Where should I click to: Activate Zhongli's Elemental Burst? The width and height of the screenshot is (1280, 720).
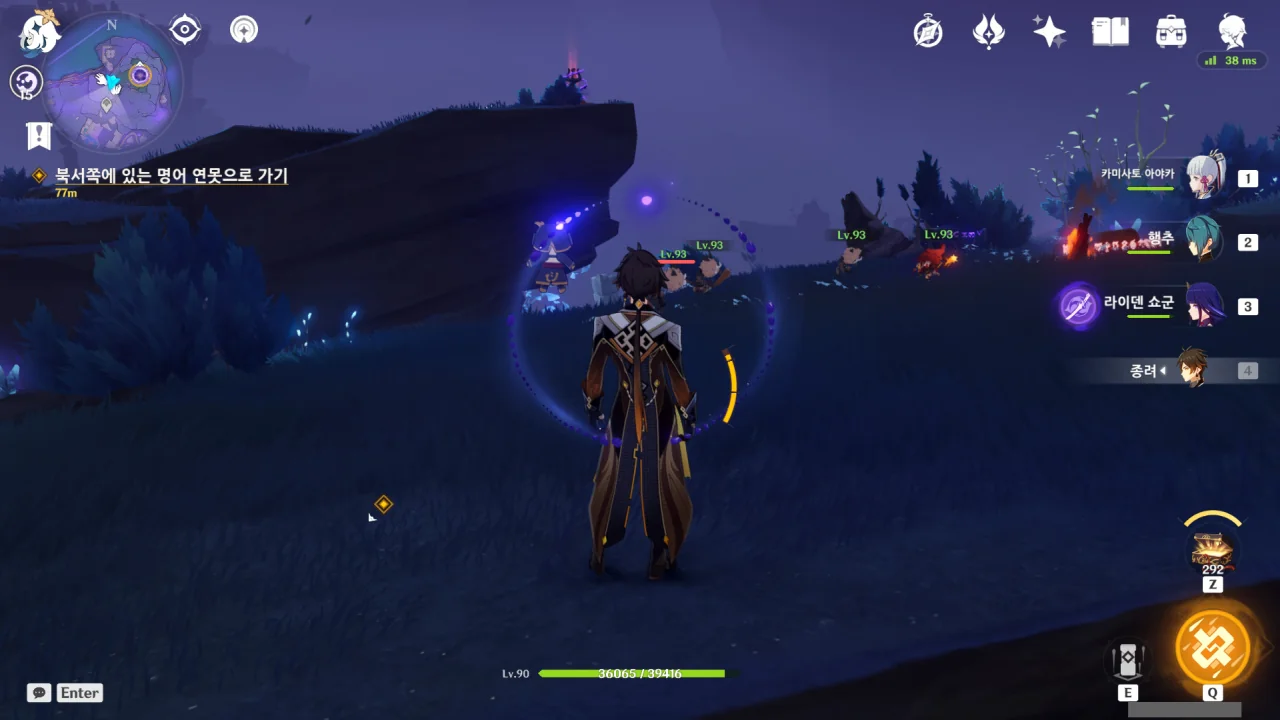(x=1213, y=646)
